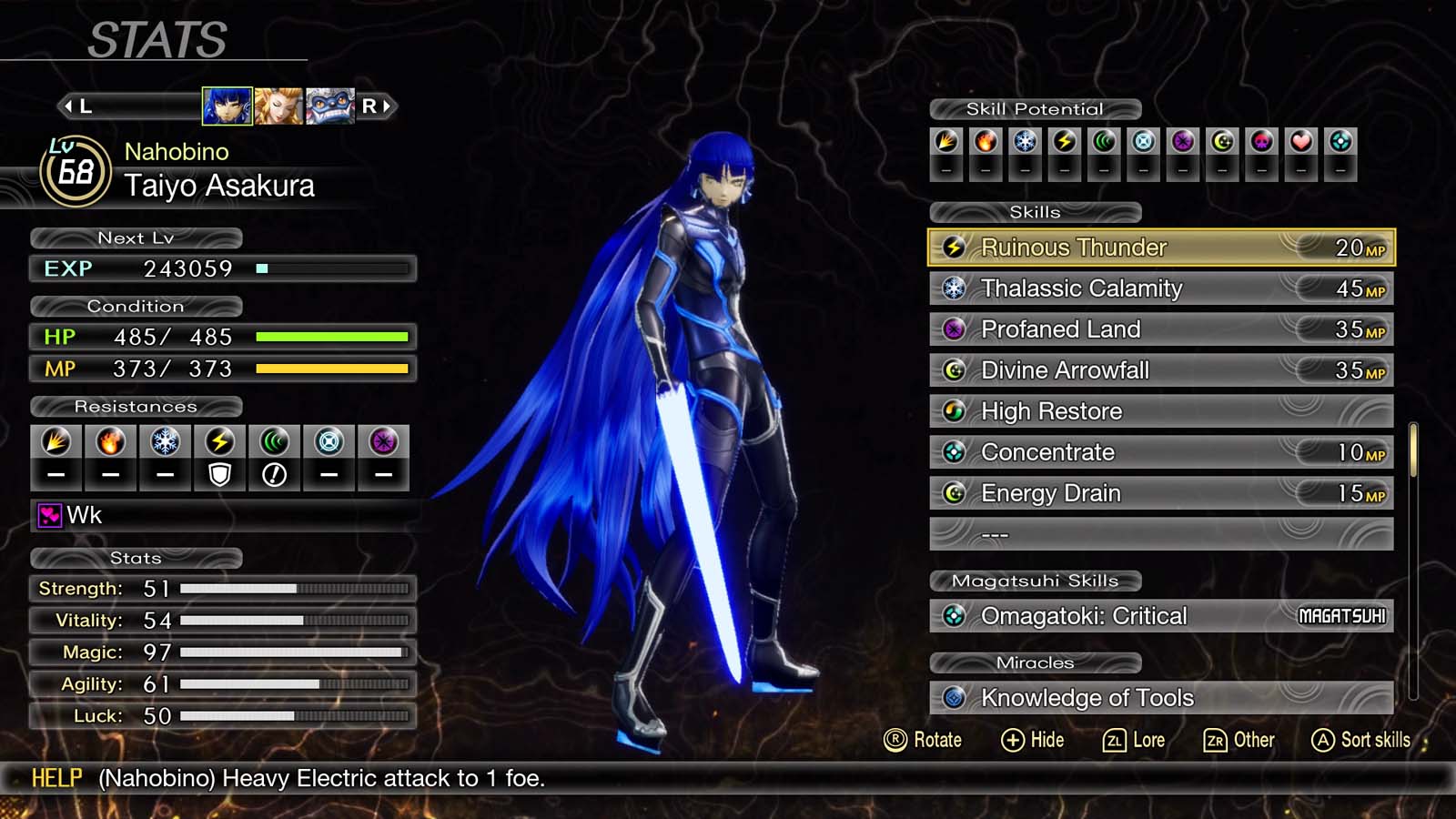Image resolution: width=1456 pixels, height=819 pixels.
Task: Click the Ice icon beside Thalassic Calamity
Action: coord(954,288)
